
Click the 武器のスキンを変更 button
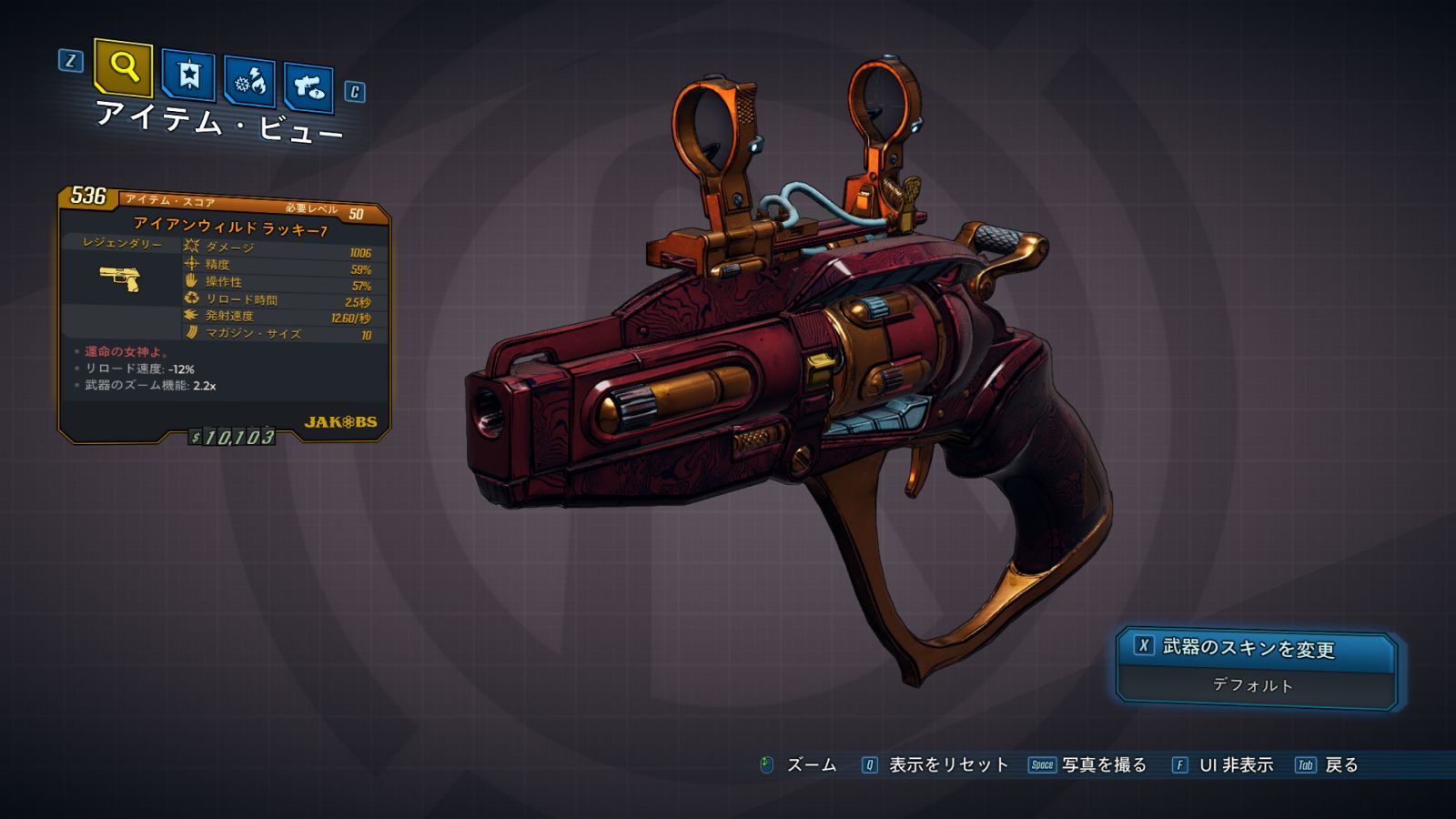coord(1255,649)
